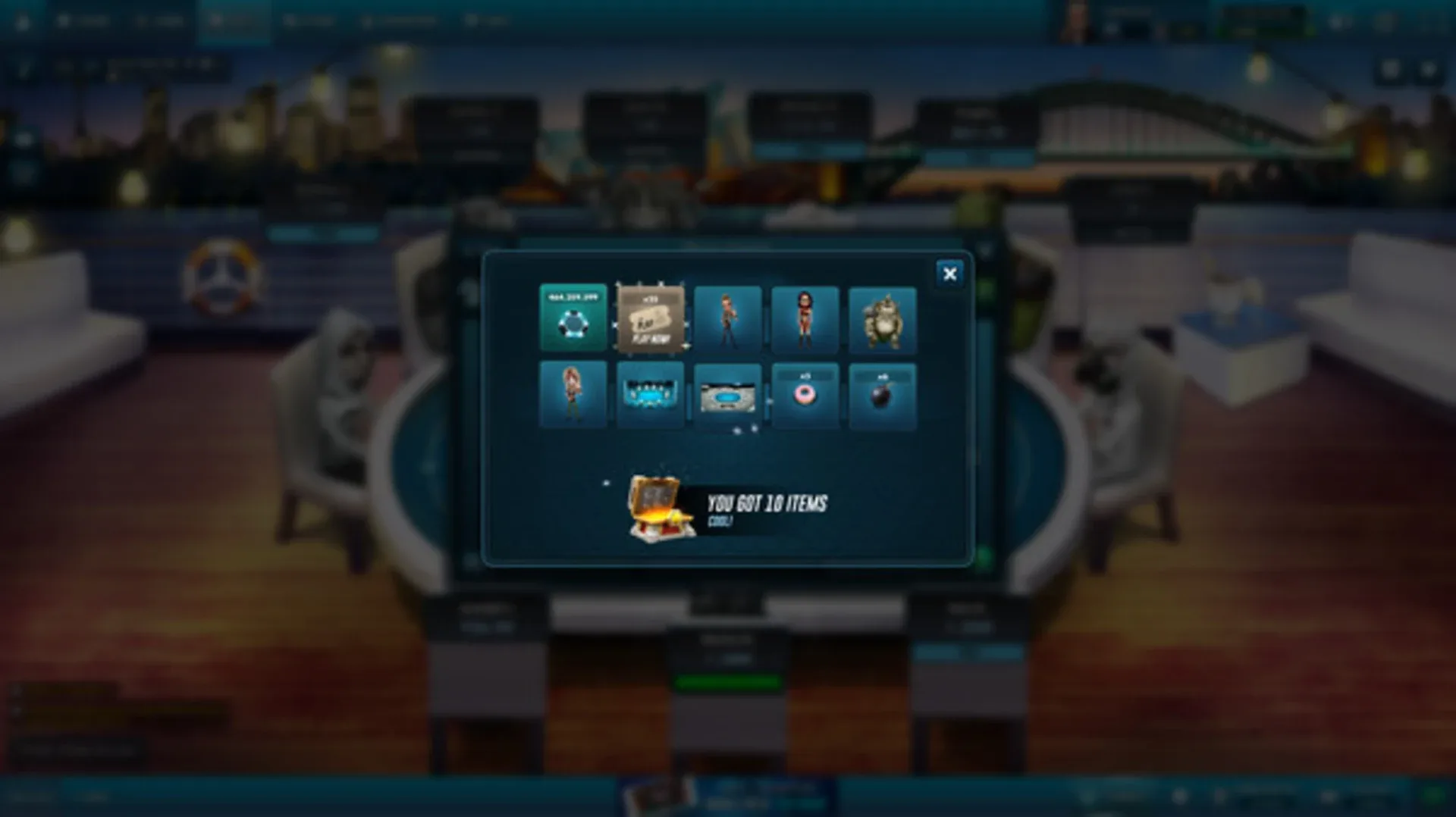Claim the gorilla character reward
The image size is (1456, 817).
point(884,321)
